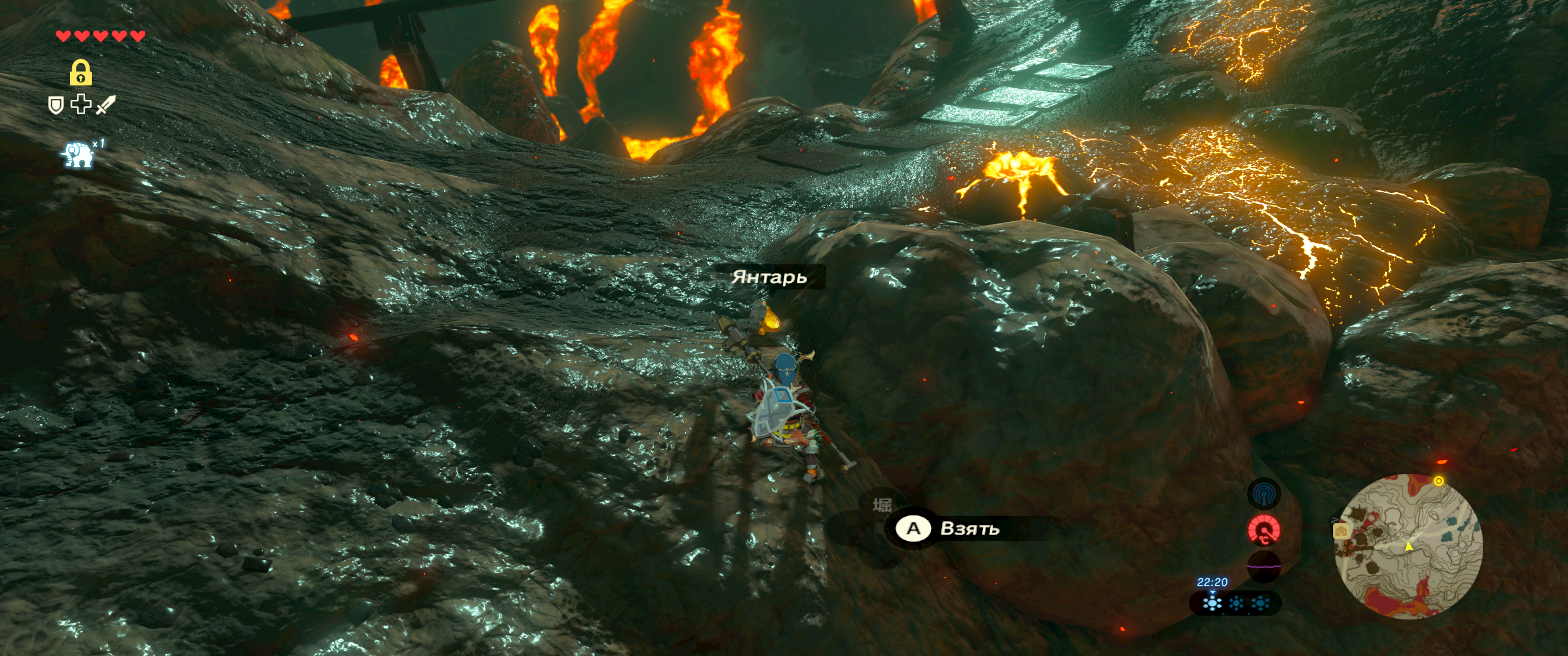Open the circular minimap
The width and height of the screenshot is (1568, 656).
click(1408, 546)
